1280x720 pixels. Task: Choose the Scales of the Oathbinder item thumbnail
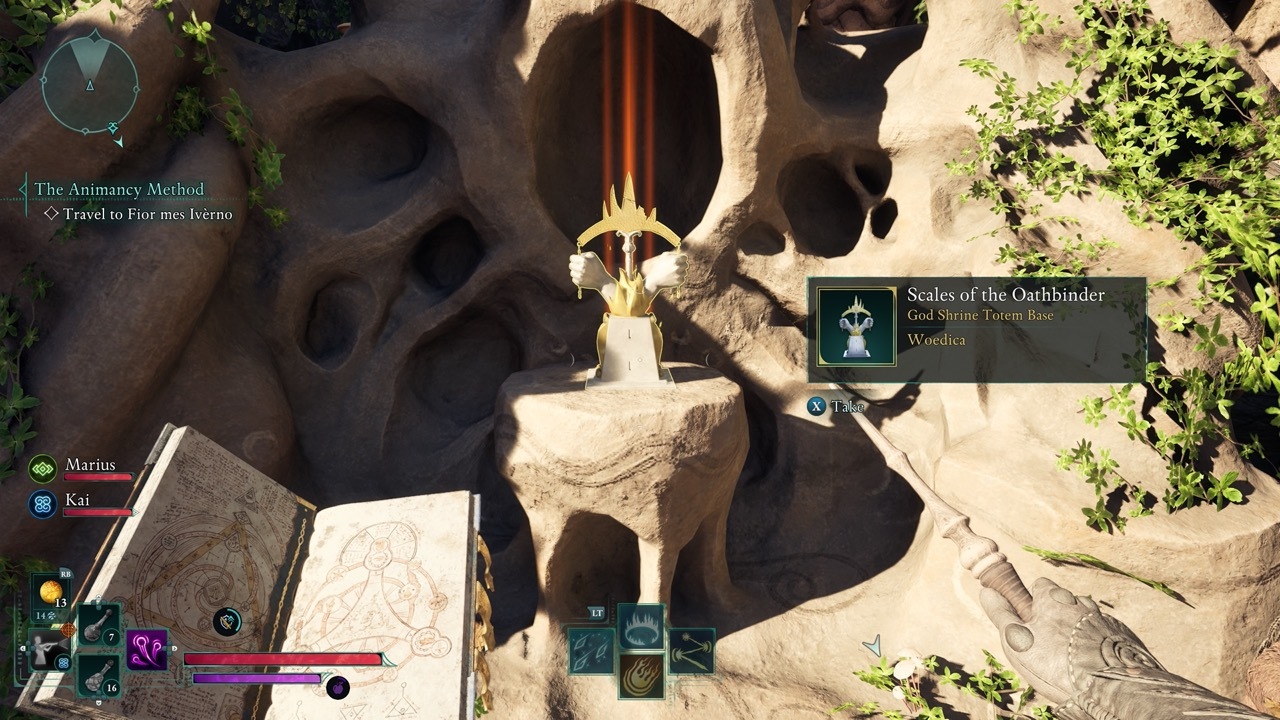click(x=856, y=326)
